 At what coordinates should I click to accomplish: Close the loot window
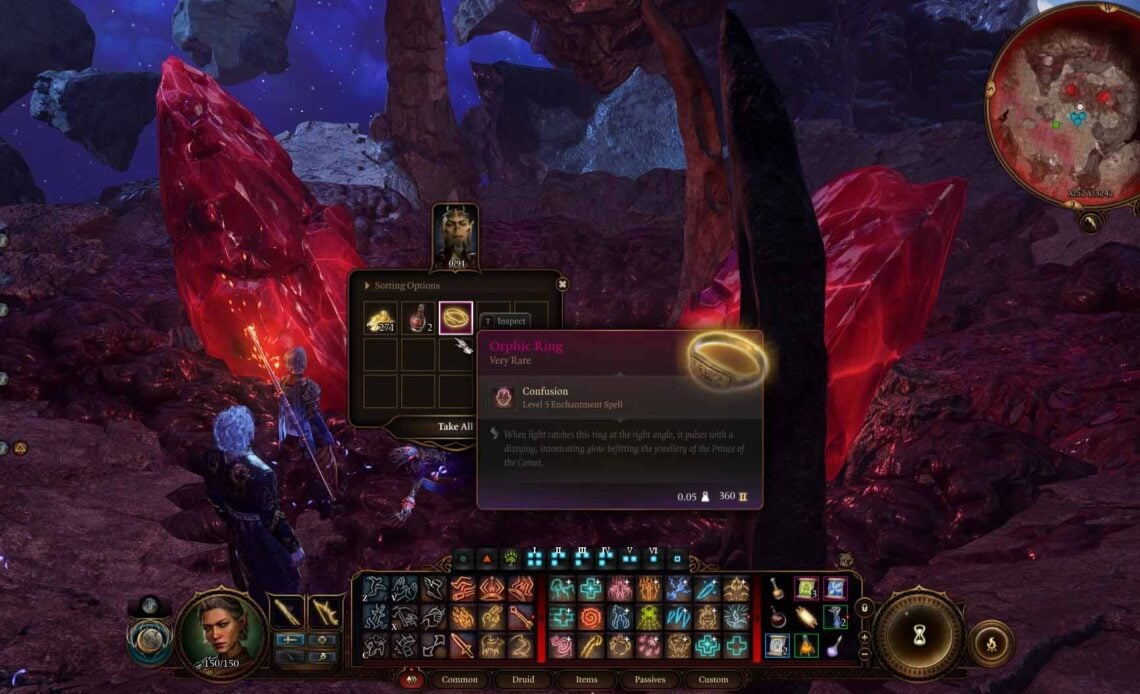562,284
